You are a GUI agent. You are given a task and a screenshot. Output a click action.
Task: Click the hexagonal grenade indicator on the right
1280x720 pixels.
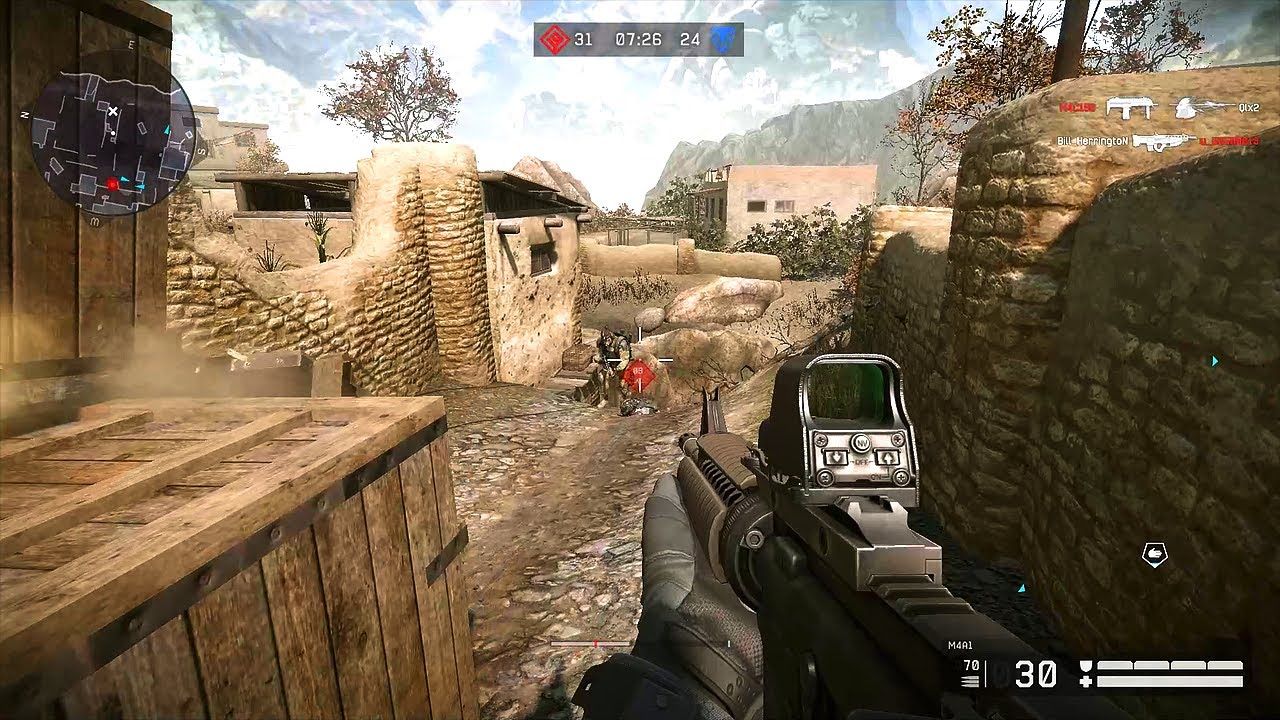tap(1154, 552)
